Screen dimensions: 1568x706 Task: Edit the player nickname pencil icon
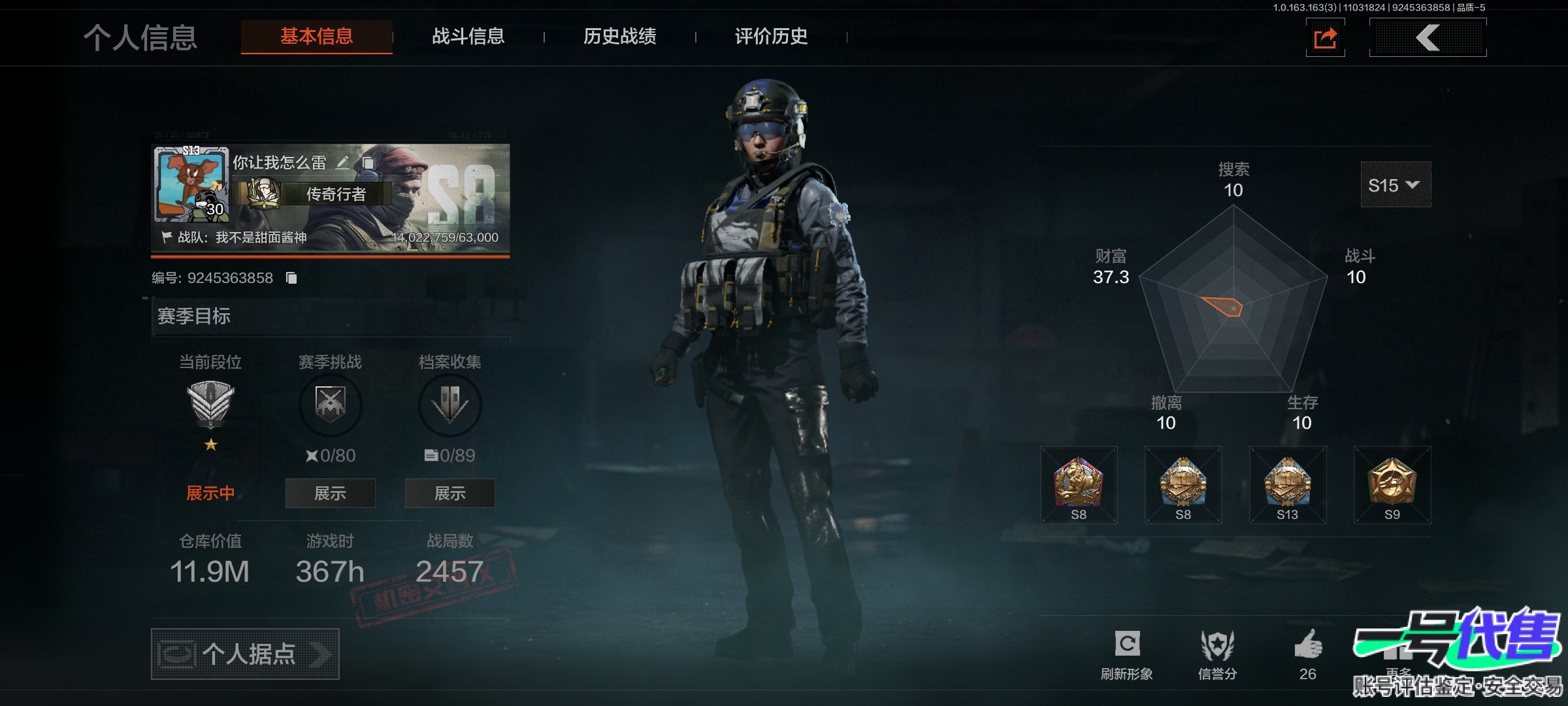(342, 163)
